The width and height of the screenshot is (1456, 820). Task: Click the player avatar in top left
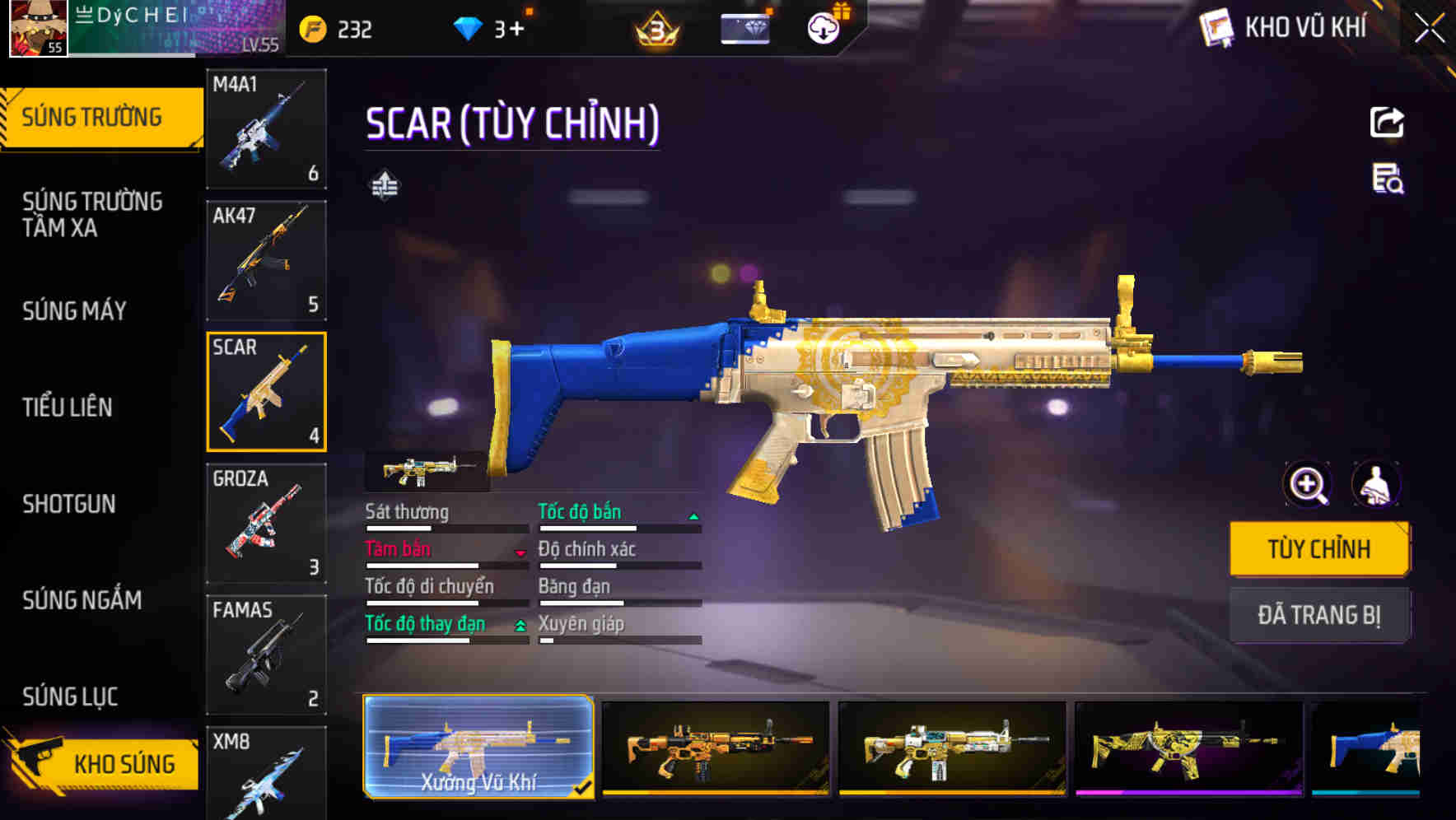pyautogui.click(x=36, y=30)
